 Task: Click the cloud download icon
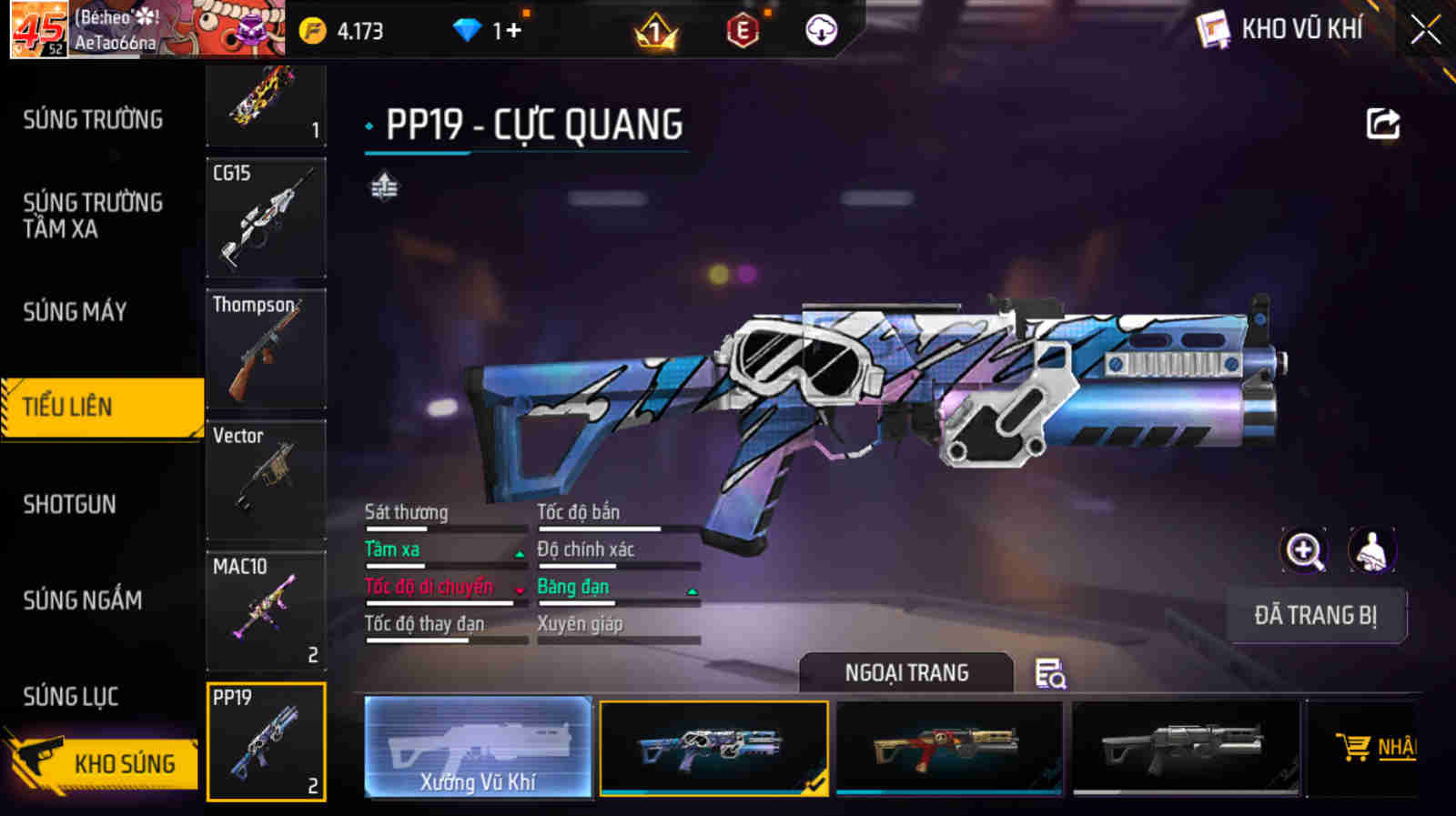point(821,30)
